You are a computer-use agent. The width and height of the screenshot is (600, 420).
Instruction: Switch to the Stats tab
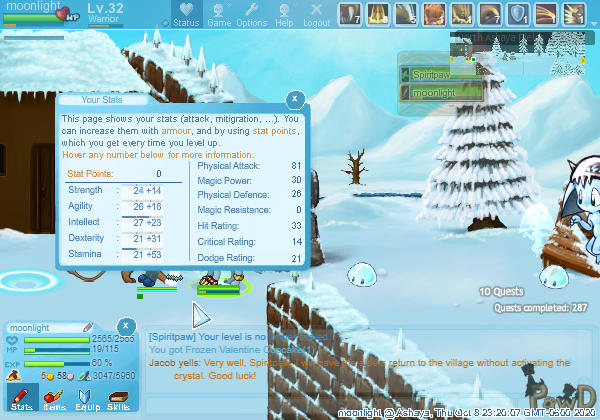pos(22,398)
